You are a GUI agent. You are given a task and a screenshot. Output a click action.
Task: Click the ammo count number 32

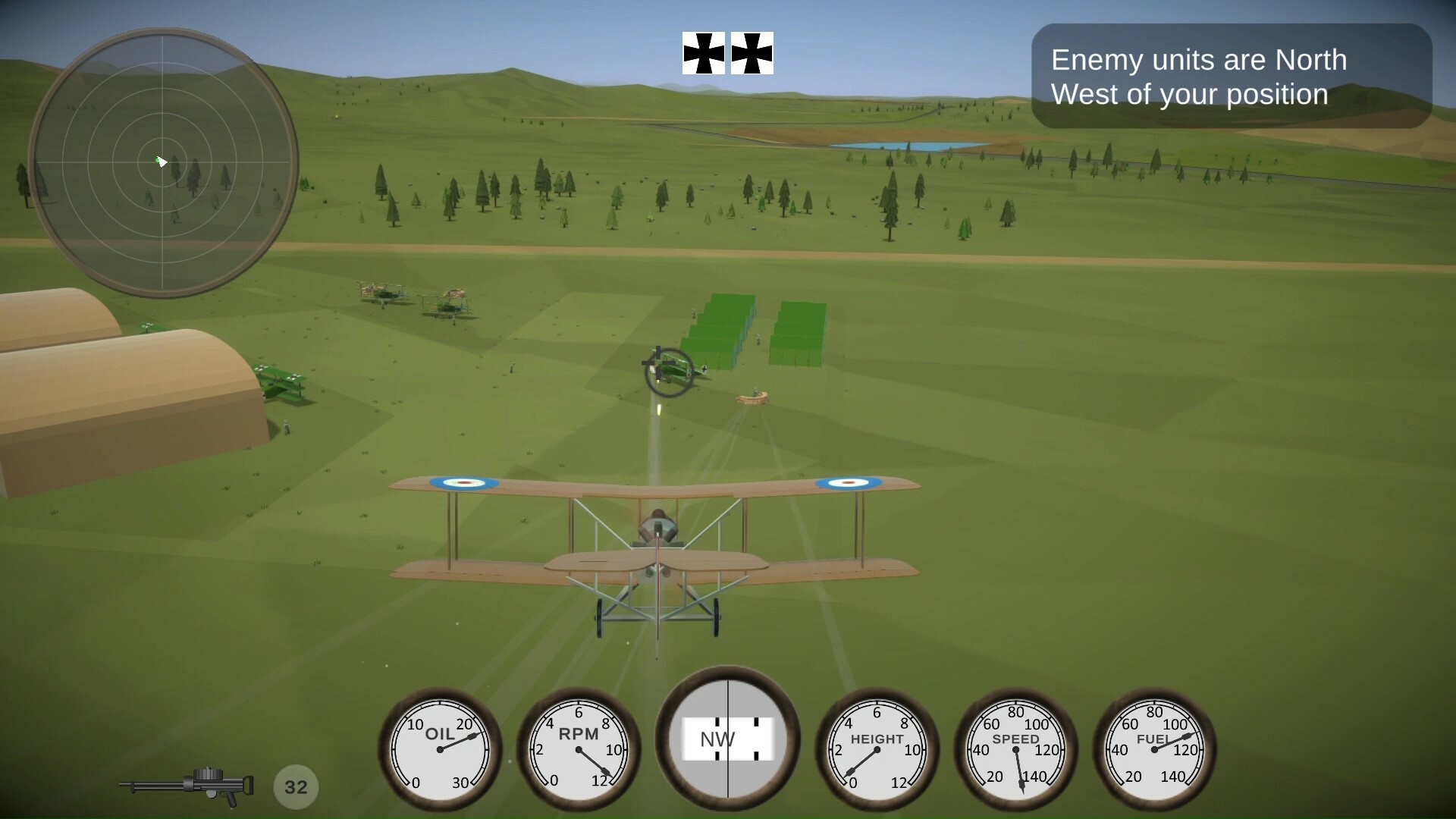tap(296, 786)
